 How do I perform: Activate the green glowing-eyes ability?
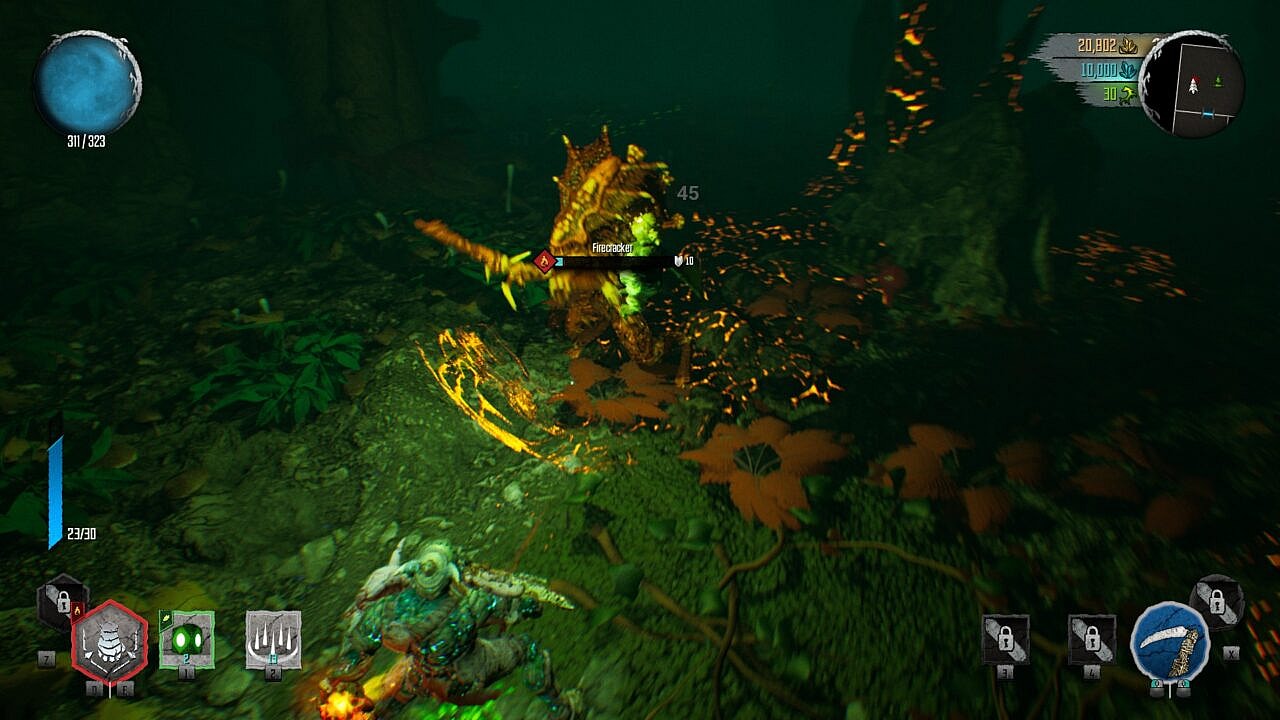click(187, 638)
